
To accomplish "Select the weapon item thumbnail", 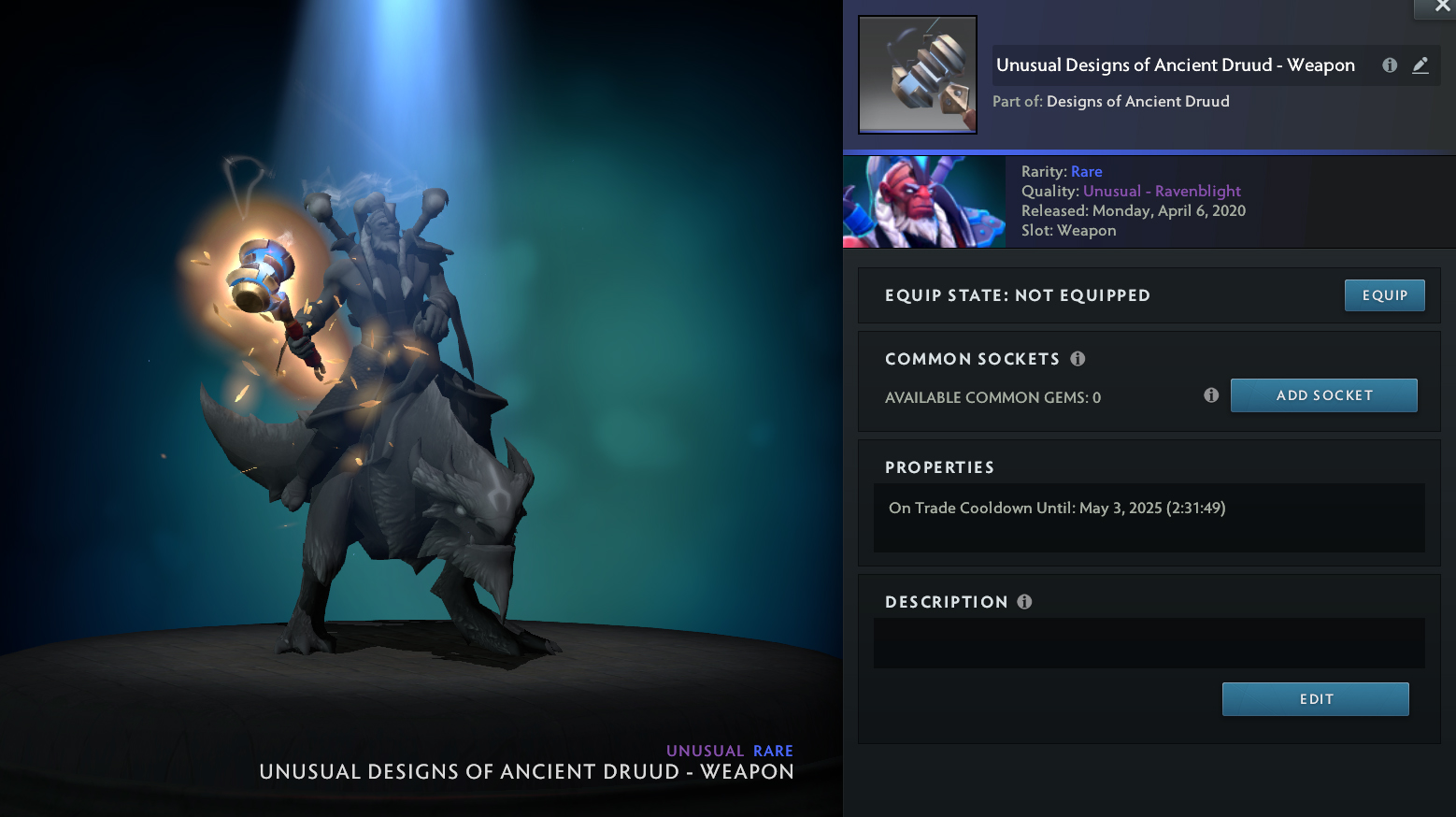I will tap(918, 75).
